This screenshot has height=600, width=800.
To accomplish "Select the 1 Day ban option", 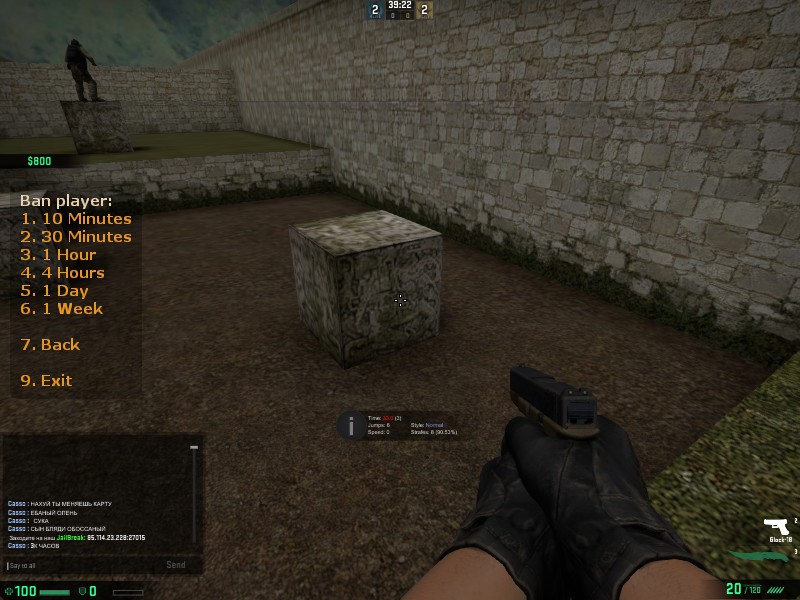I will point(54,291).
